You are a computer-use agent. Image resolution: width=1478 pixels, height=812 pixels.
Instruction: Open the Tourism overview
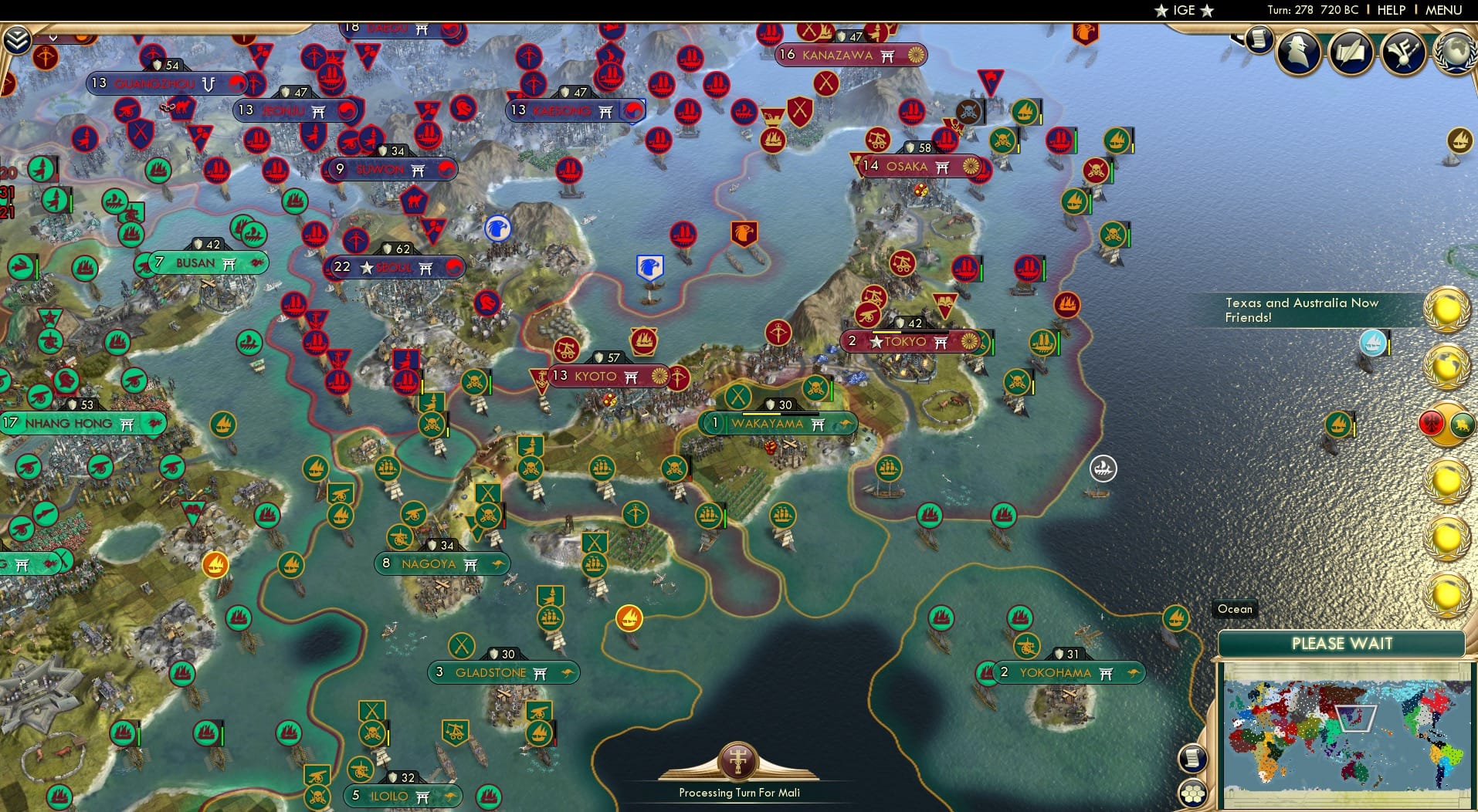click(x=1402, y=52)
